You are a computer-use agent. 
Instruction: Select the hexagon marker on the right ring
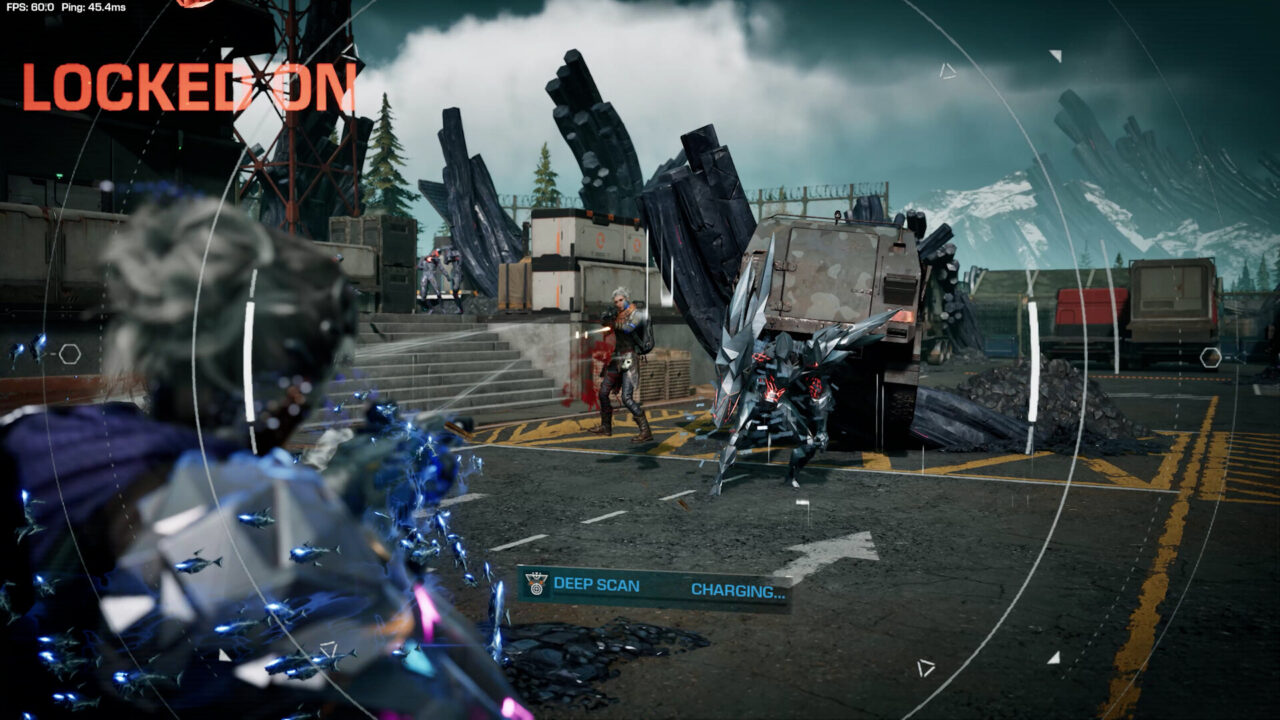1210,358
